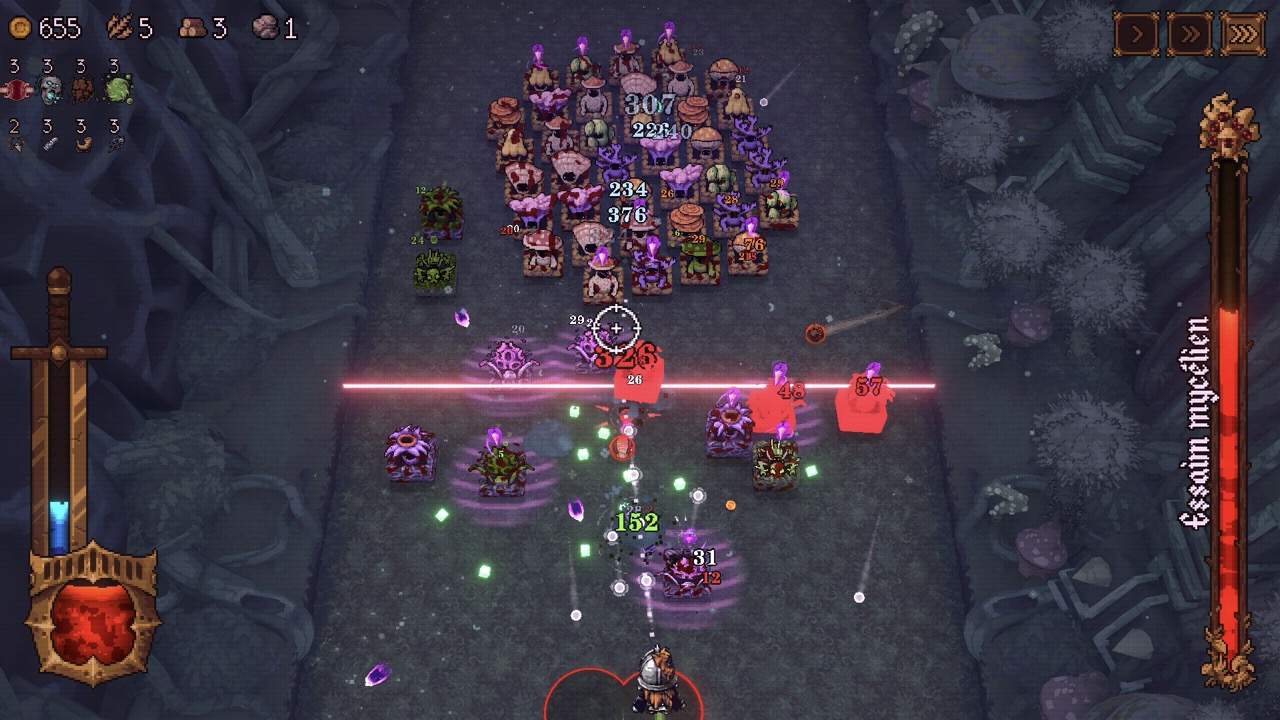Select the blue-eyed zombie head icon

(x=50, y=90)
